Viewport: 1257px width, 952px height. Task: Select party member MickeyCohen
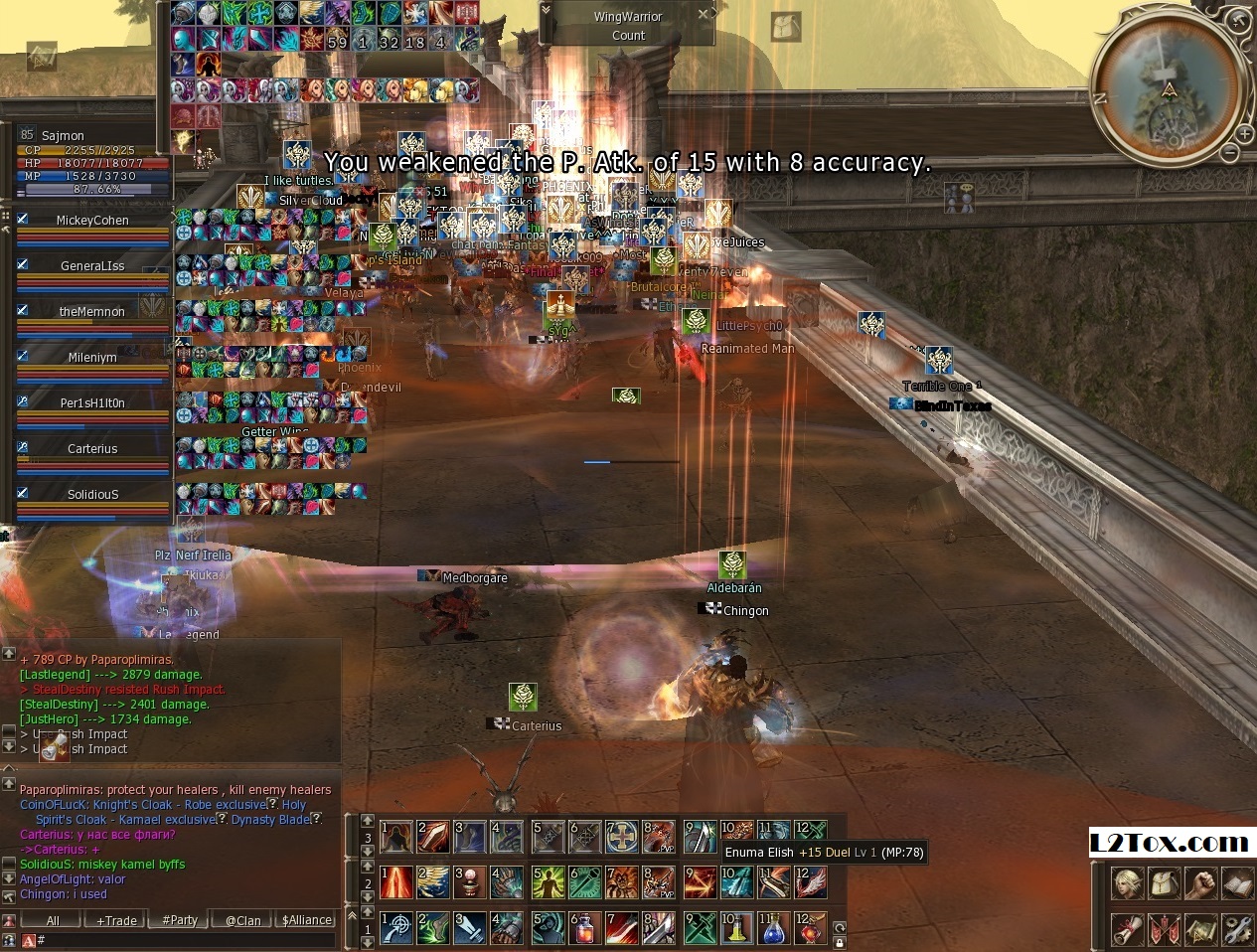pyautogui.click(x=92, y=221)
